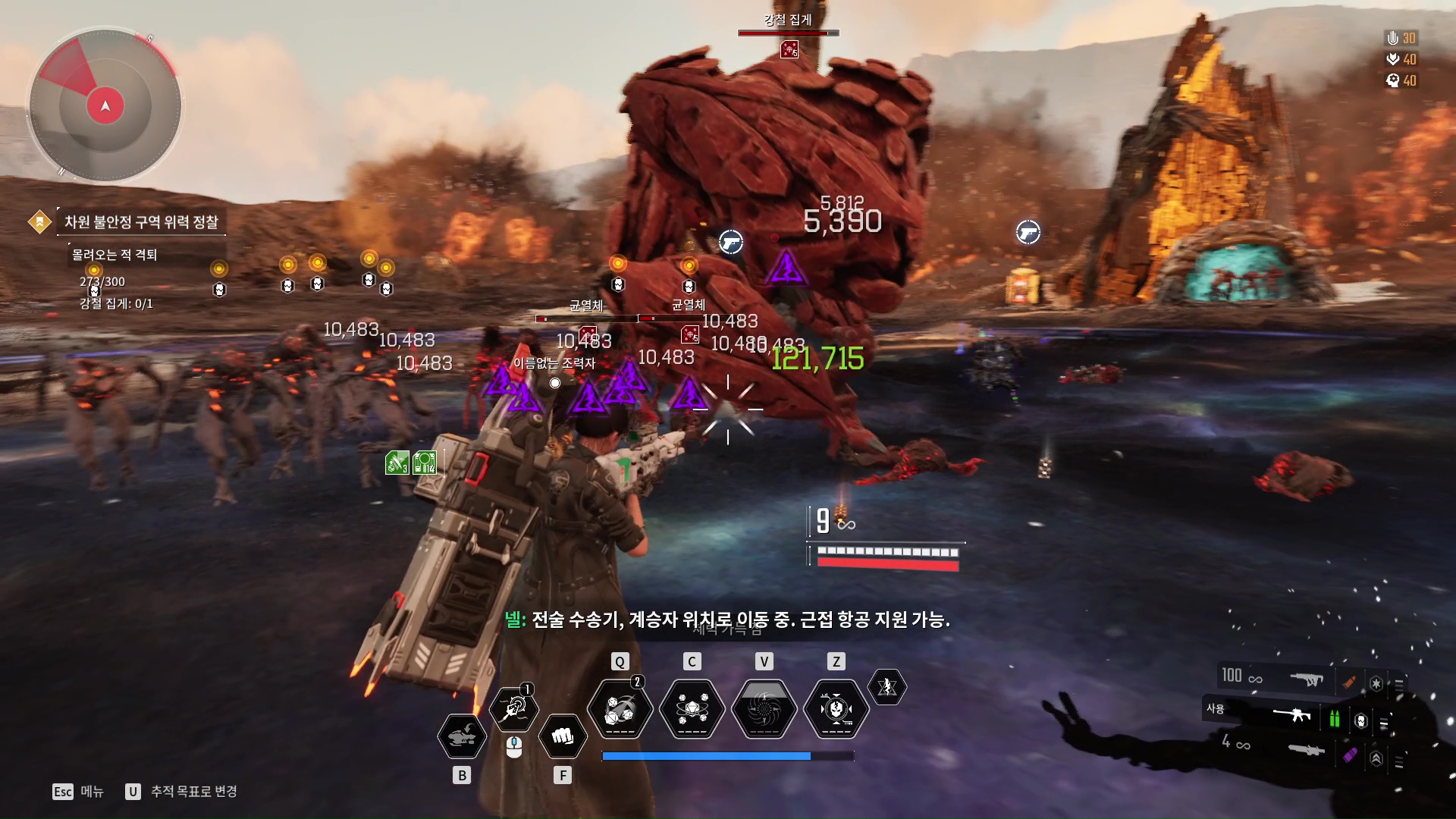Click the 메뉴 label at the bottom left
This screenshot has height=819, width=1456.
click(x=92, y=791)
